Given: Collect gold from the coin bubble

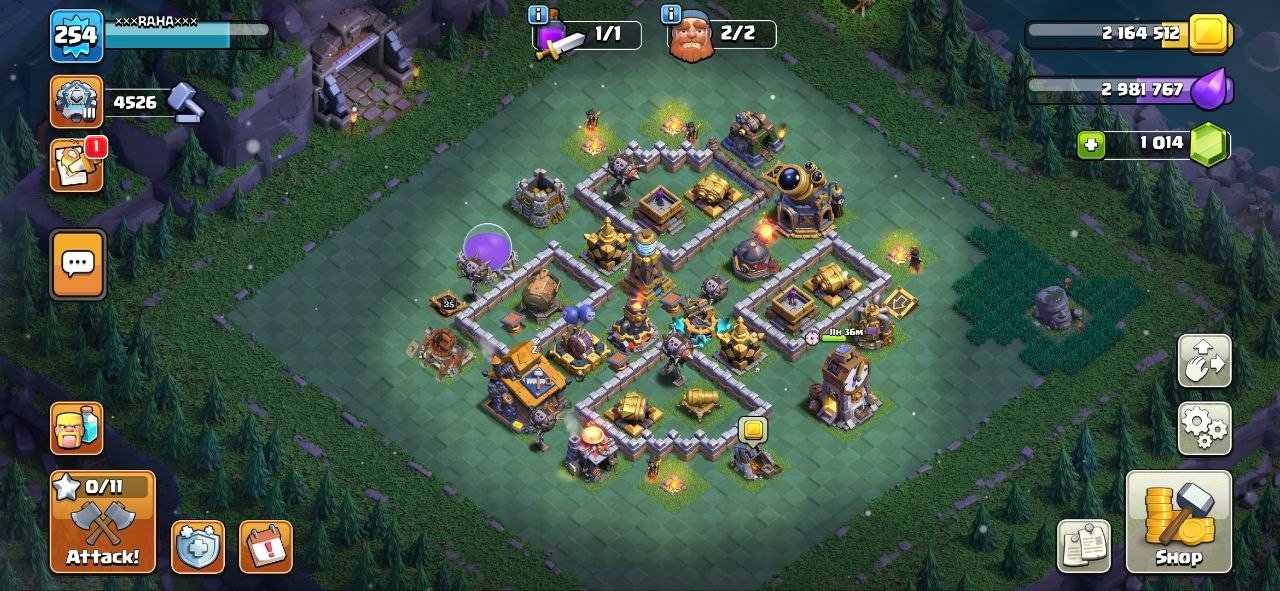Looking at the screenshot, I should (752, 430).
